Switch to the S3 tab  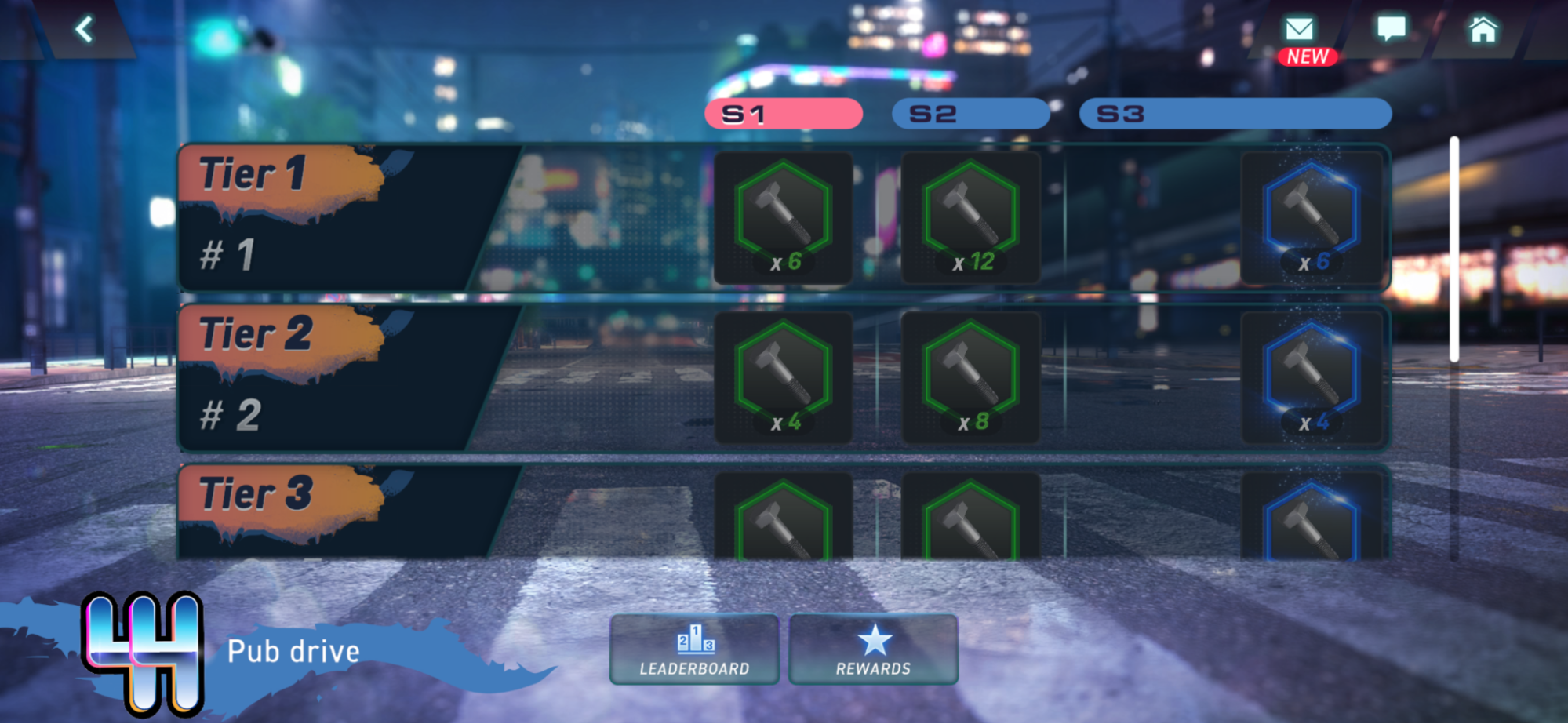click(1235, 115)
